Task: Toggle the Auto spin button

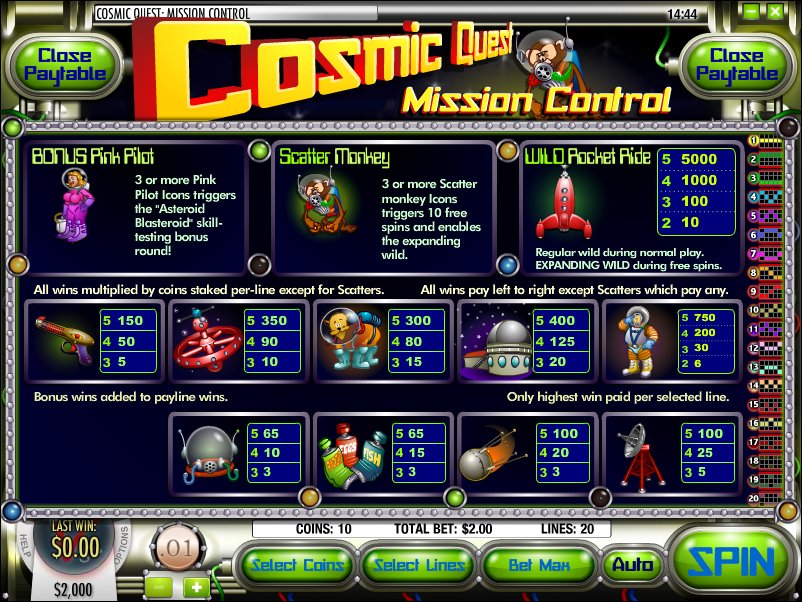Action: [632, 565]
